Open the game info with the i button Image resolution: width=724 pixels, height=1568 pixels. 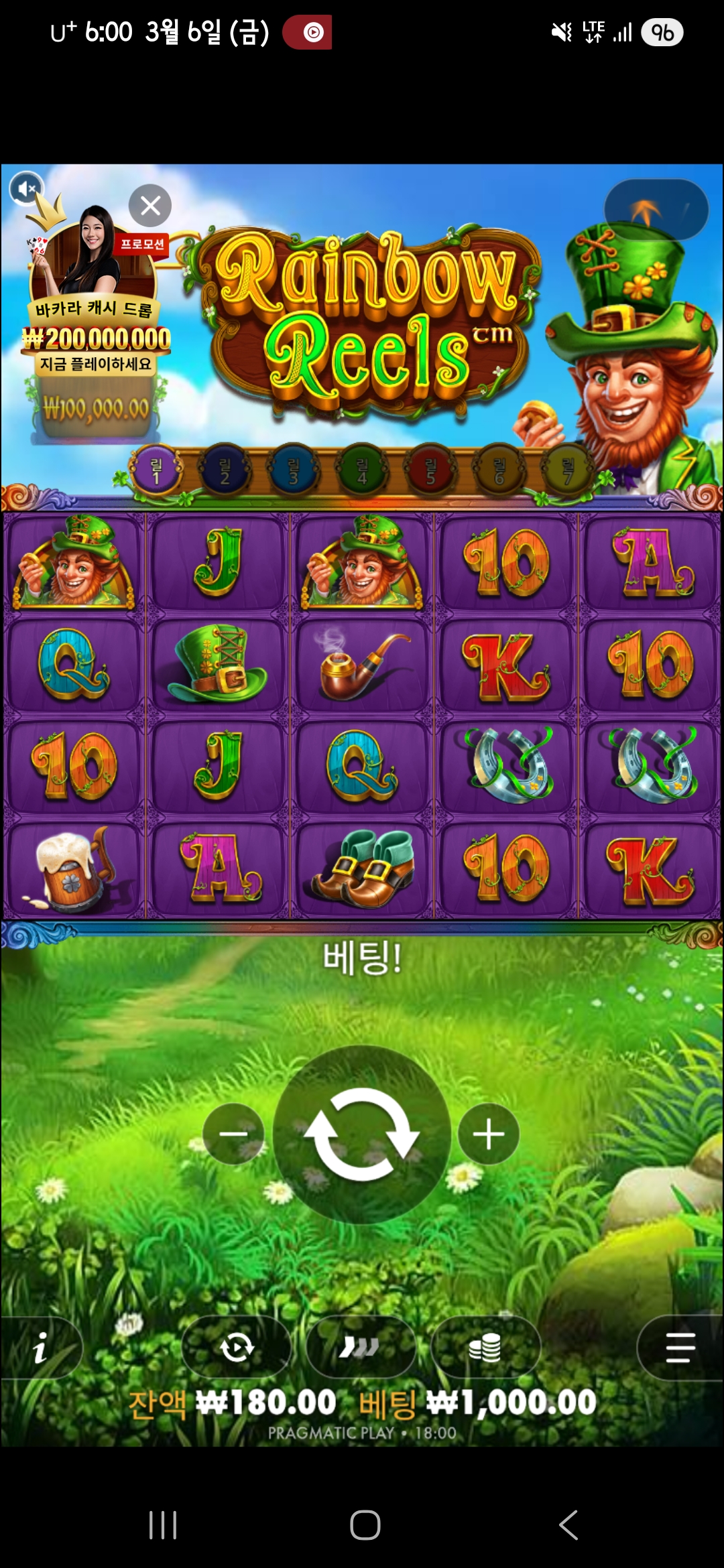pyautogui.click(x=40, y=1348)
